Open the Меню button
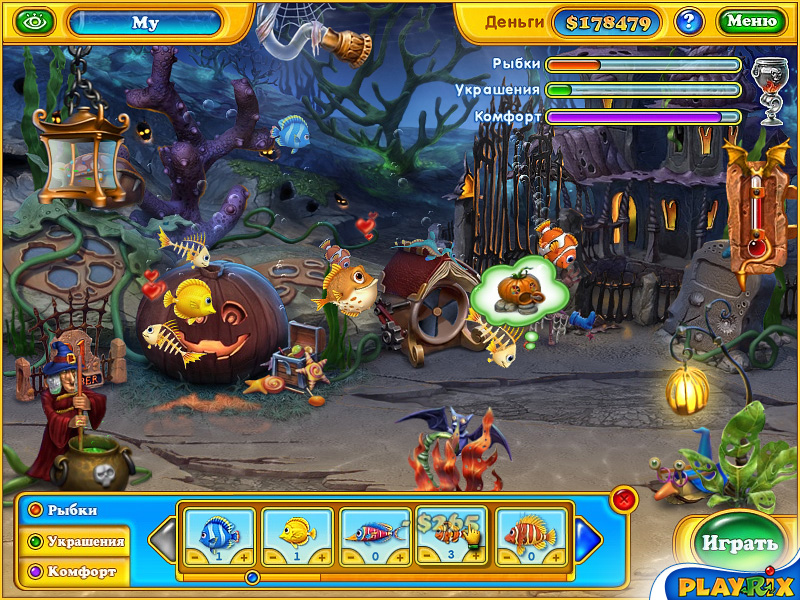800x600 pixels. point(751,21)
